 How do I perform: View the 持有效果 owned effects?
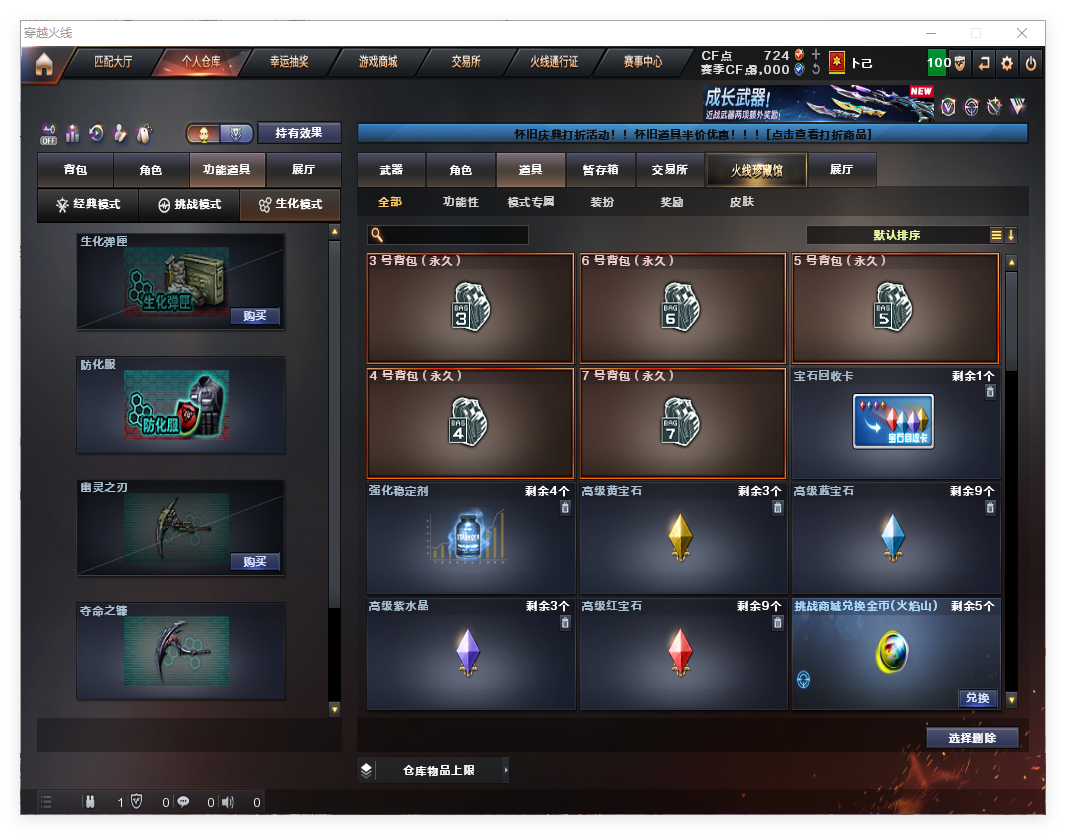[299, 133]
